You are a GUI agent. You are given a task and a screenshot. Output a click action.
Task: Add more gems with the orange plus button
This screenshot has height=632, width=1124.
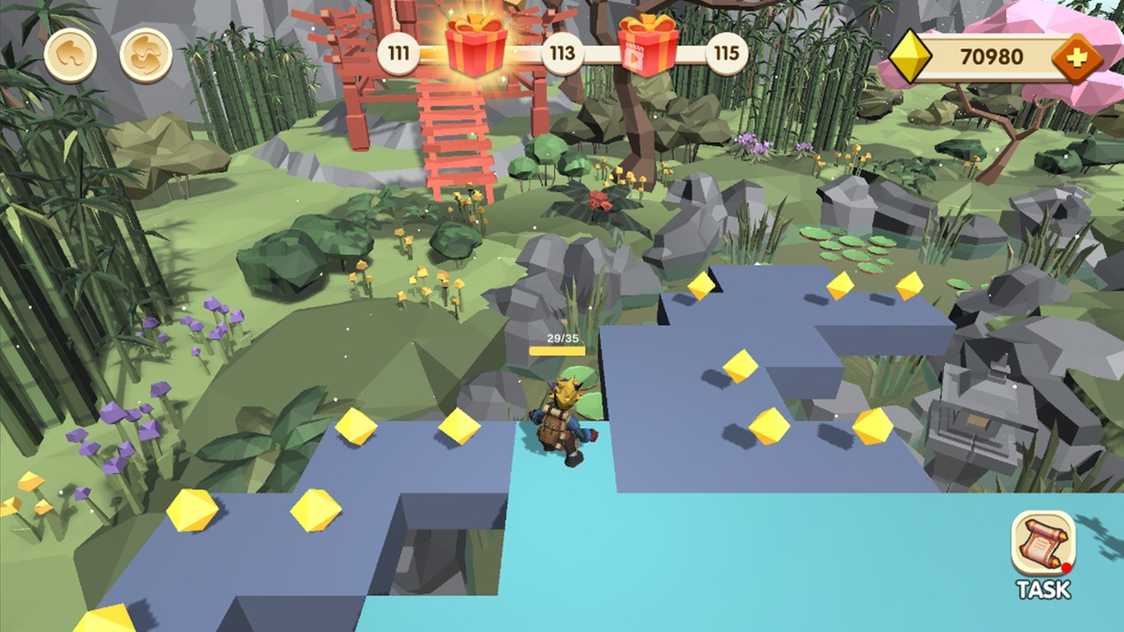(x=1077, y=59)
